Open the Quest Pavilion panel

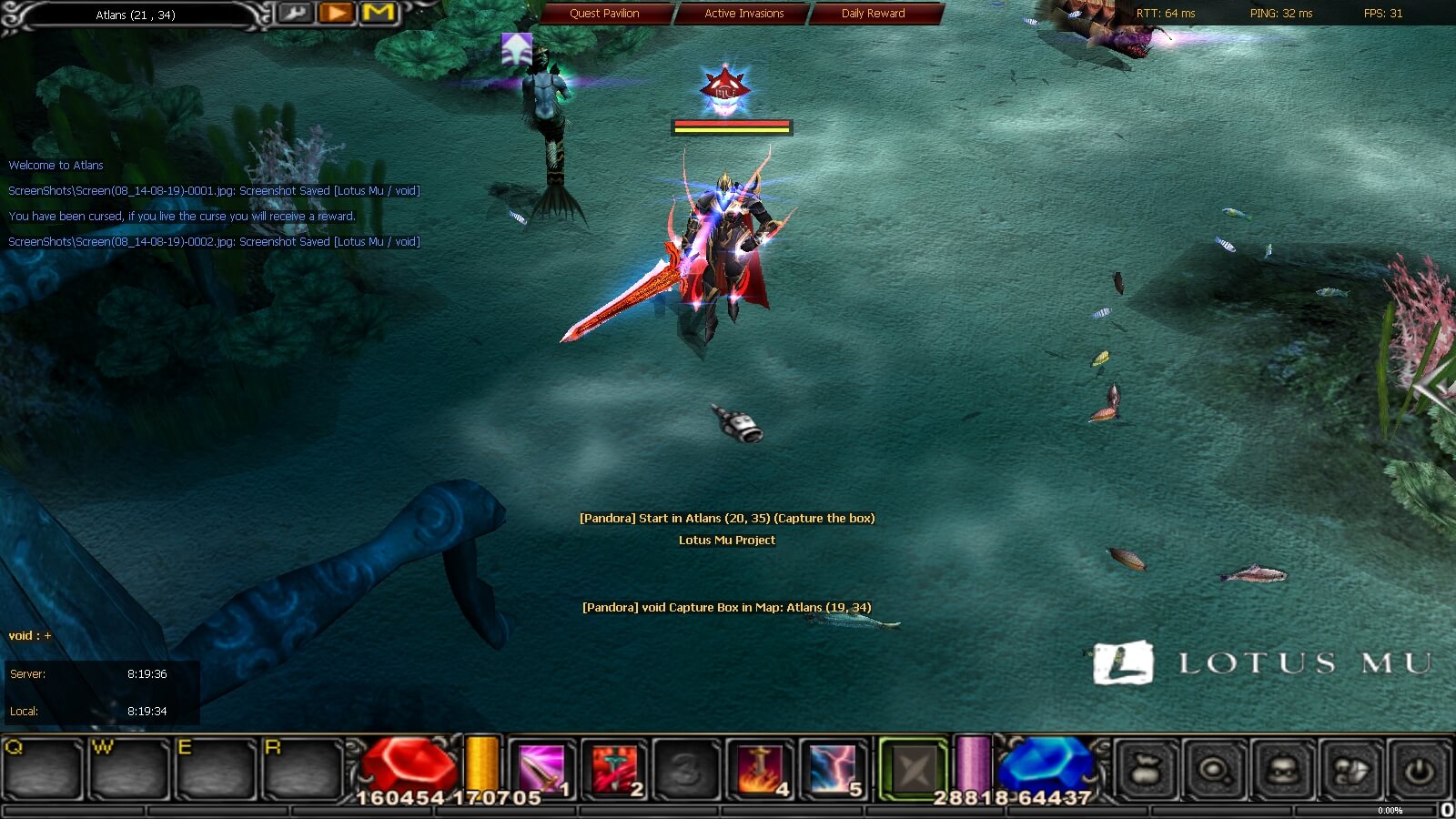coord(604,14)
